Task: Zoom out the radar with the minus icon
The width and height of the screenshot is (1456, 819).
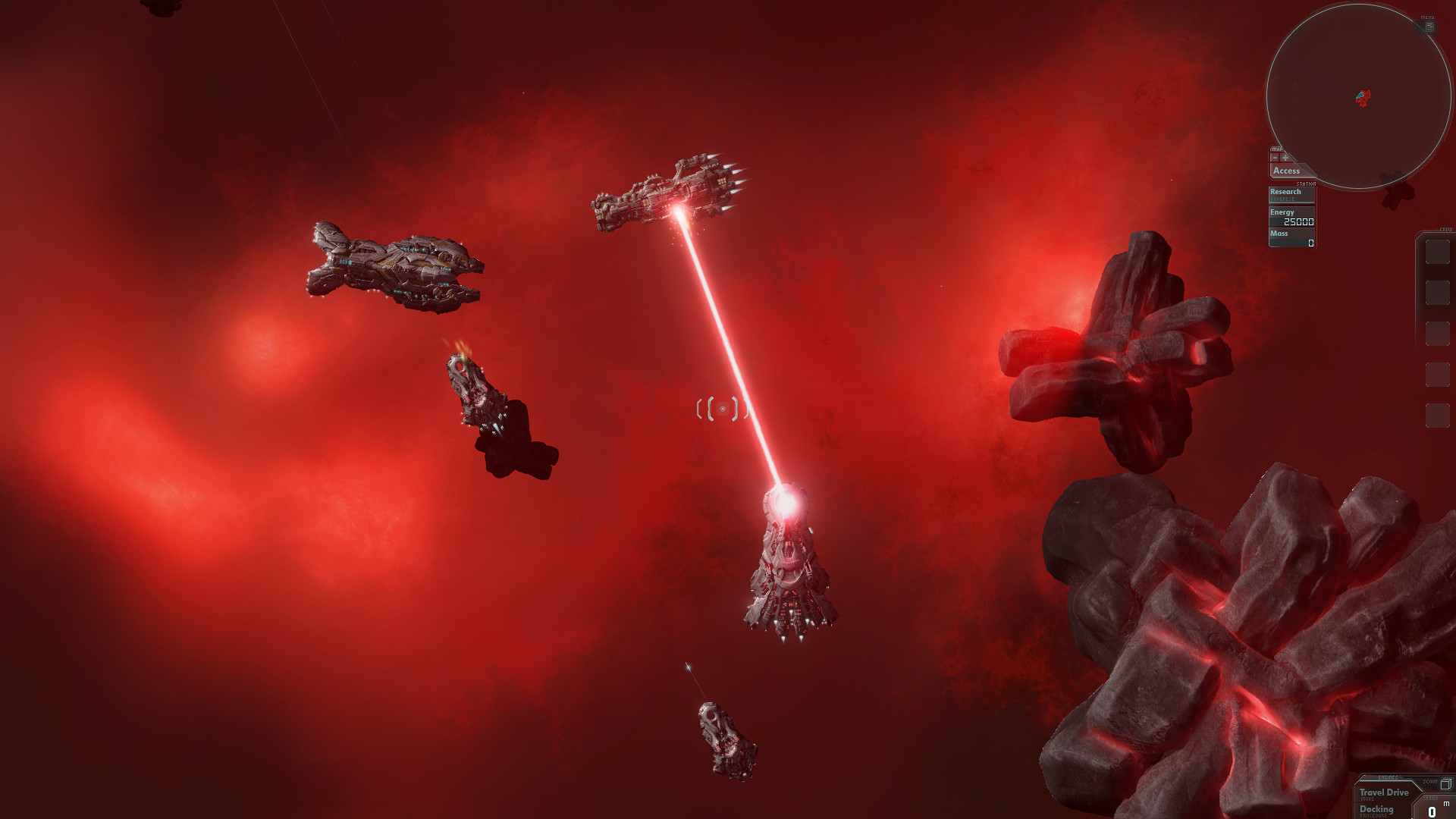Action: pos(1276,158)
